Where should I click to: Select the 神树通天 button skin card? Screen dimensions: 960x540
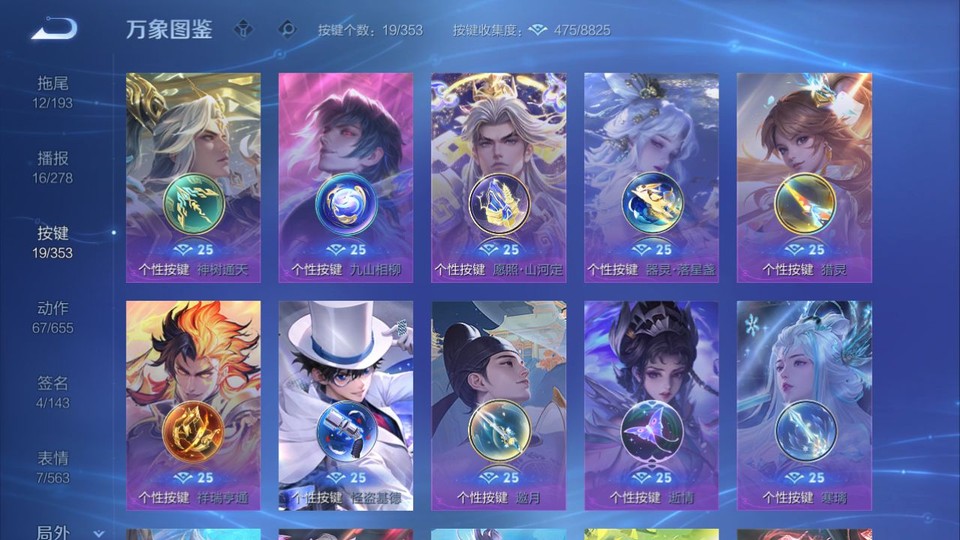[x=193, y=178]
